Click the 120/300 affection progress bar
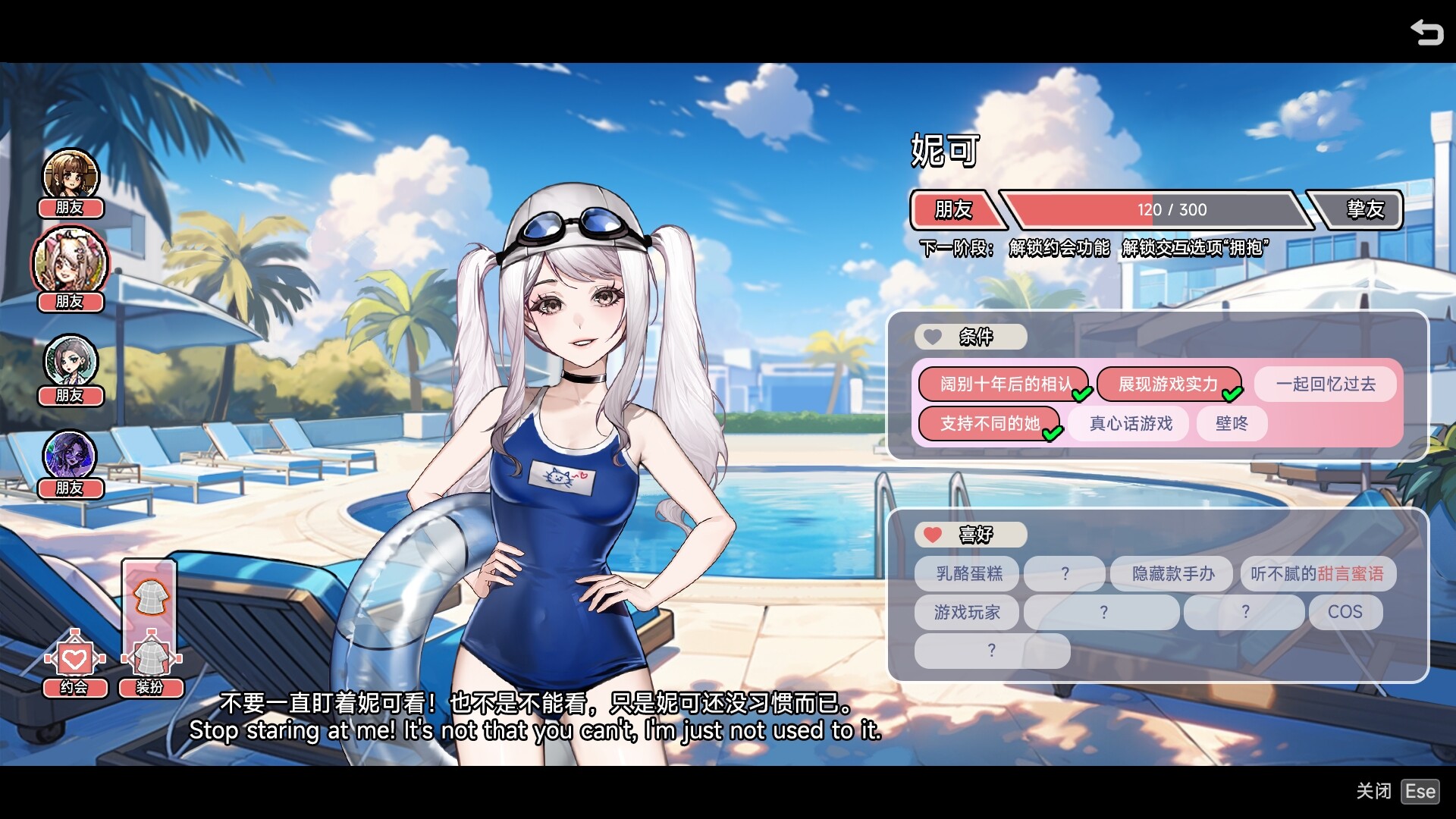 pos(1153,210)
